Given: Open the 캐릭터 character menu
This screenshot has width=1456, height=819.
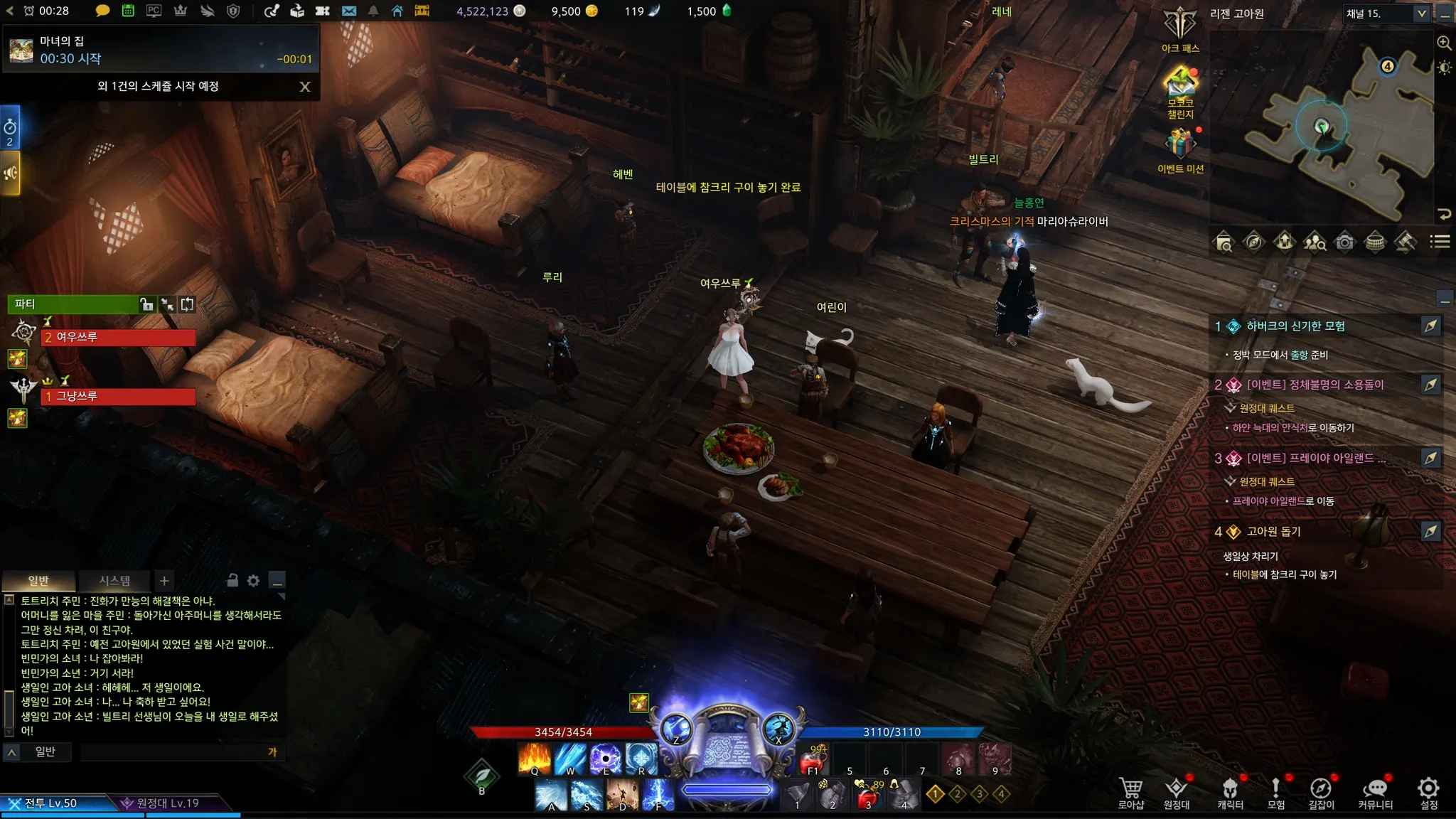Looking at the screenshot, I should pyautogui.click(x=1230, y=792).
